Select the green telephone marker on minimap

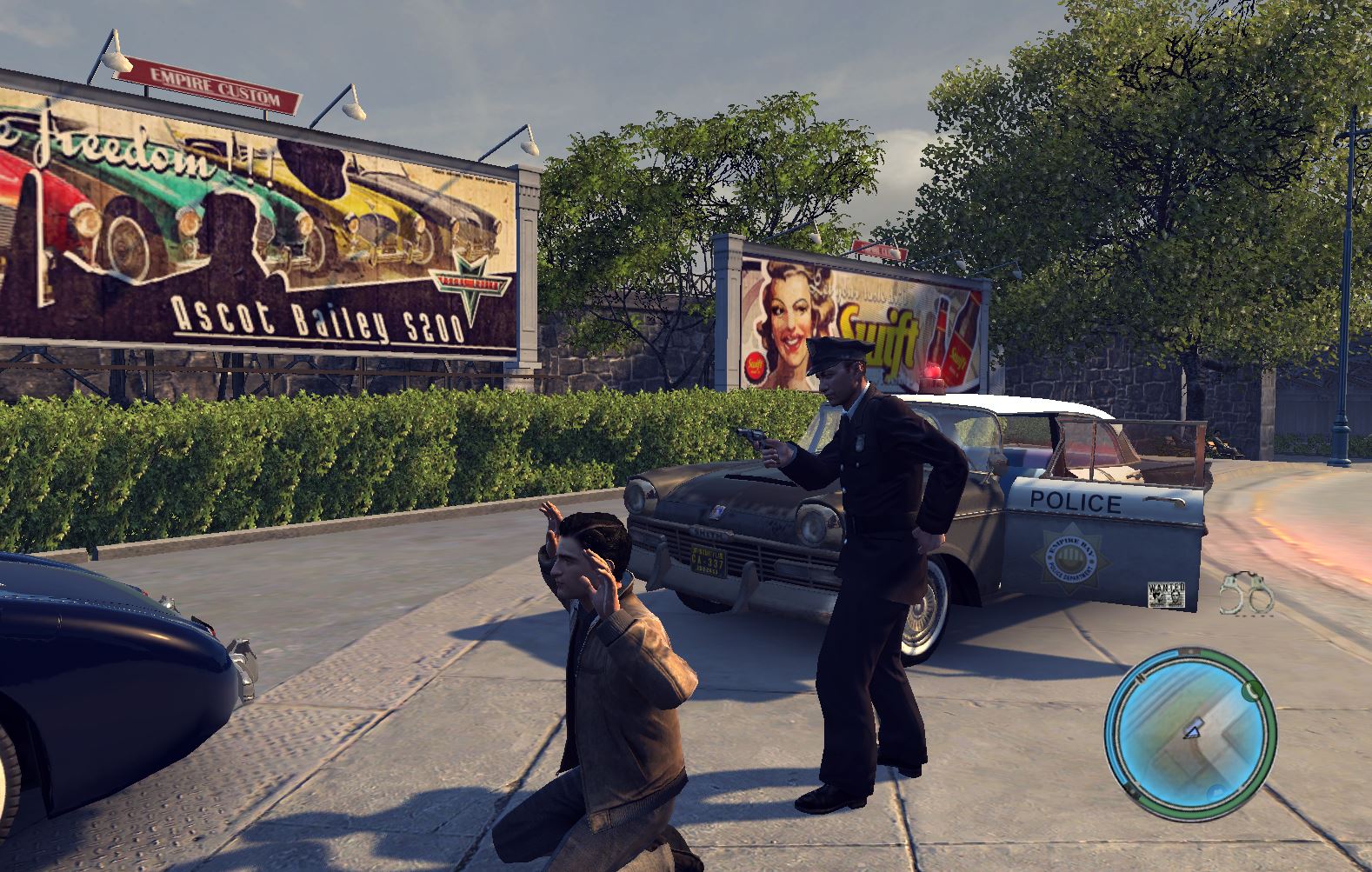pyautogui.click(x=1251, y=690)
